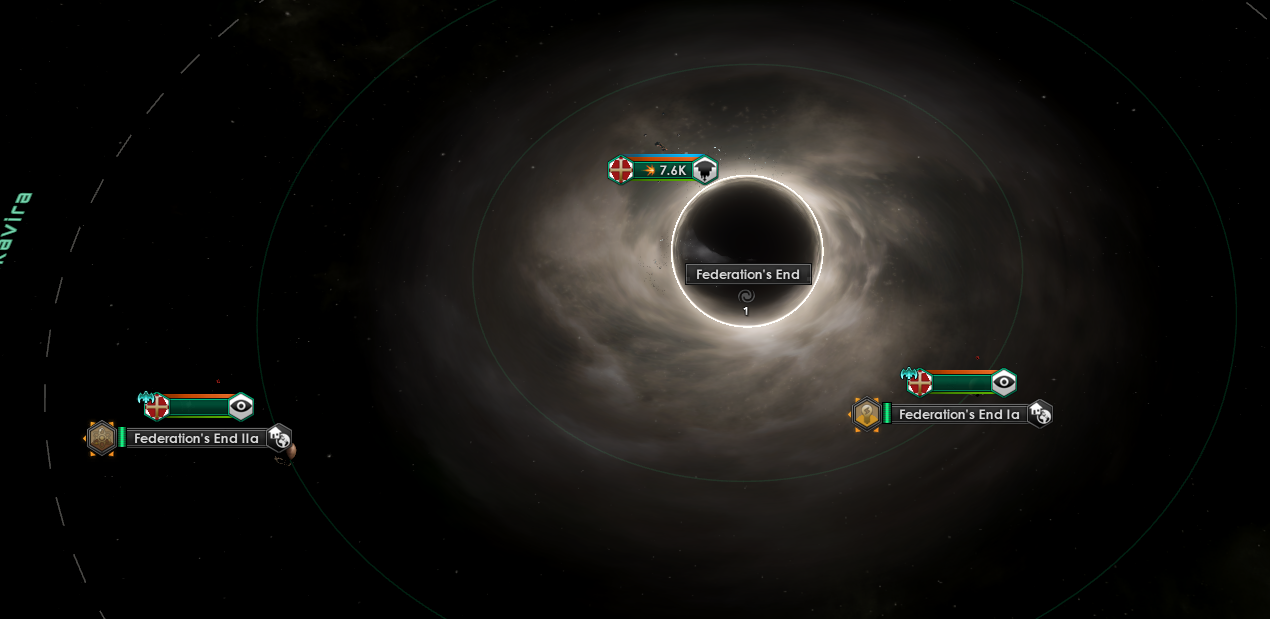Click the house-and-globe icon on Federation's End Ia
This screenshot has height=619, width=1270.
tap(1040, 413)
